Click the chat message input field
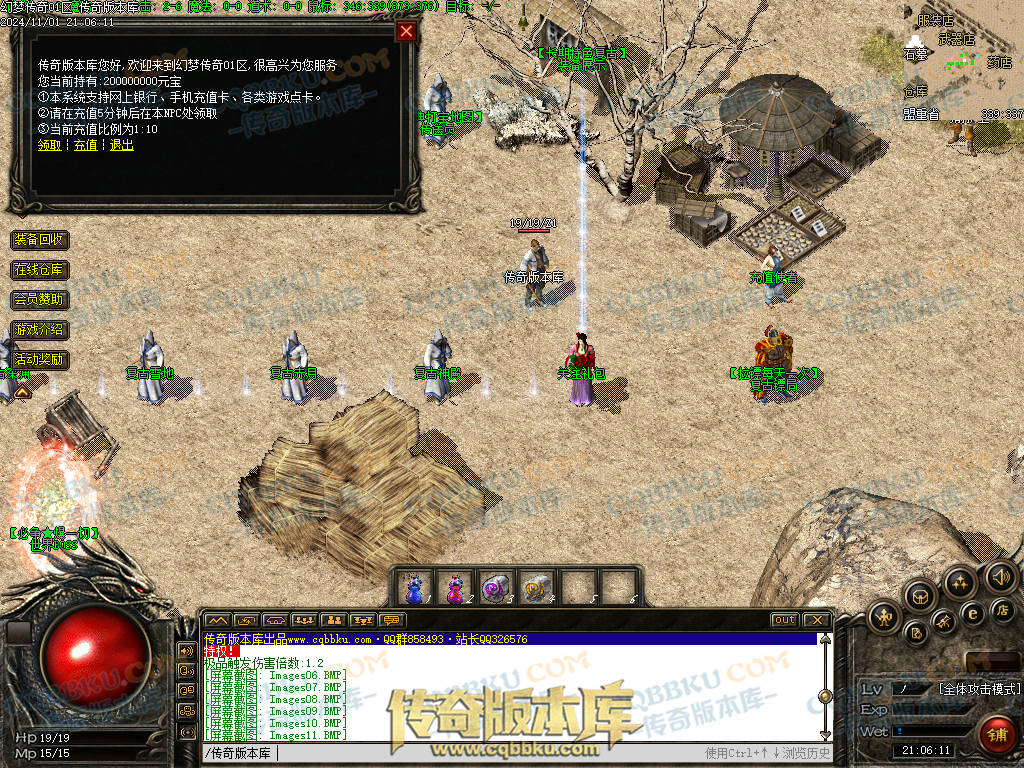 450,753
